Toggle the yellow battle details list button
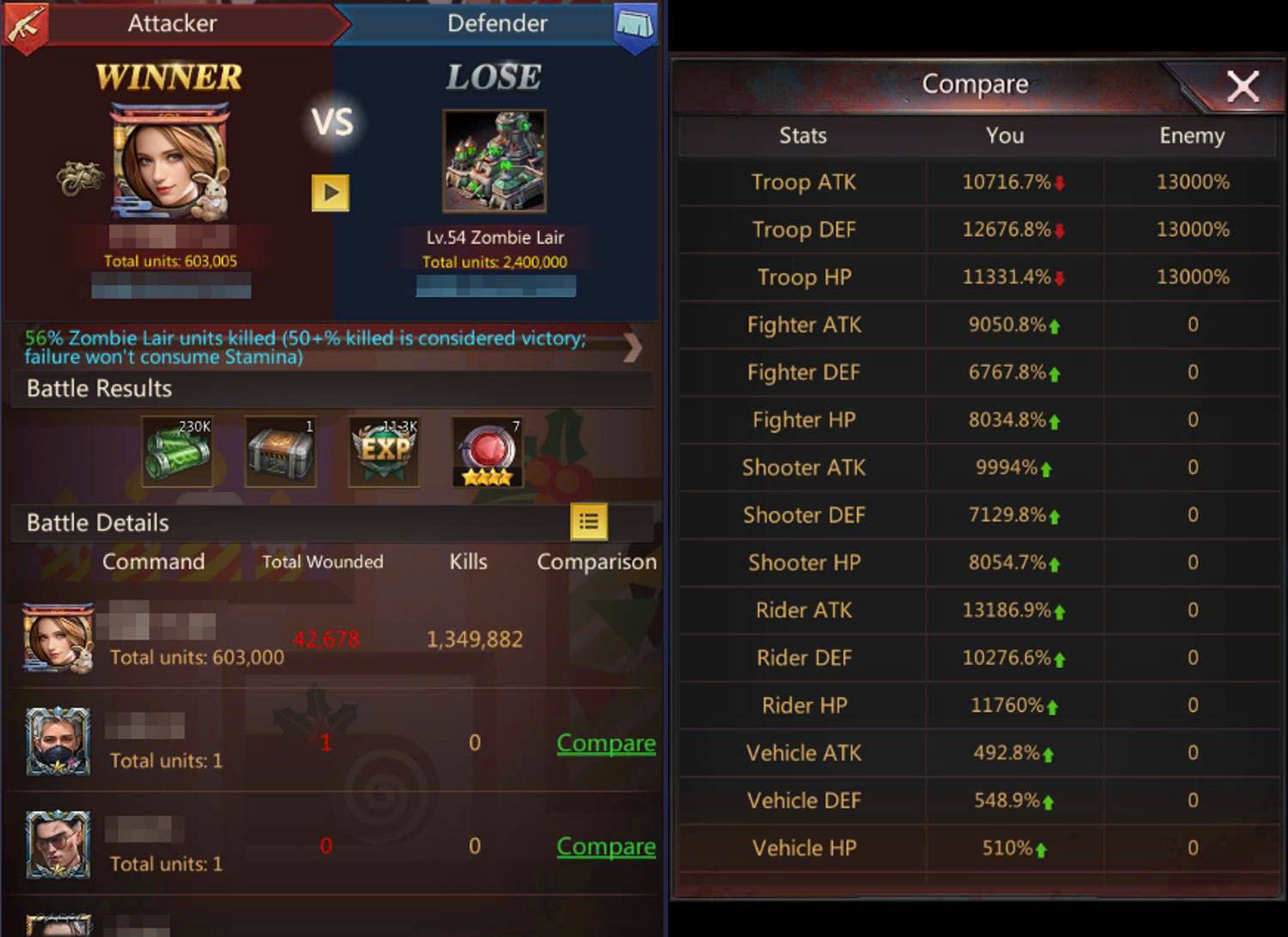This screenshot has height=937, width=1288. 588,521
